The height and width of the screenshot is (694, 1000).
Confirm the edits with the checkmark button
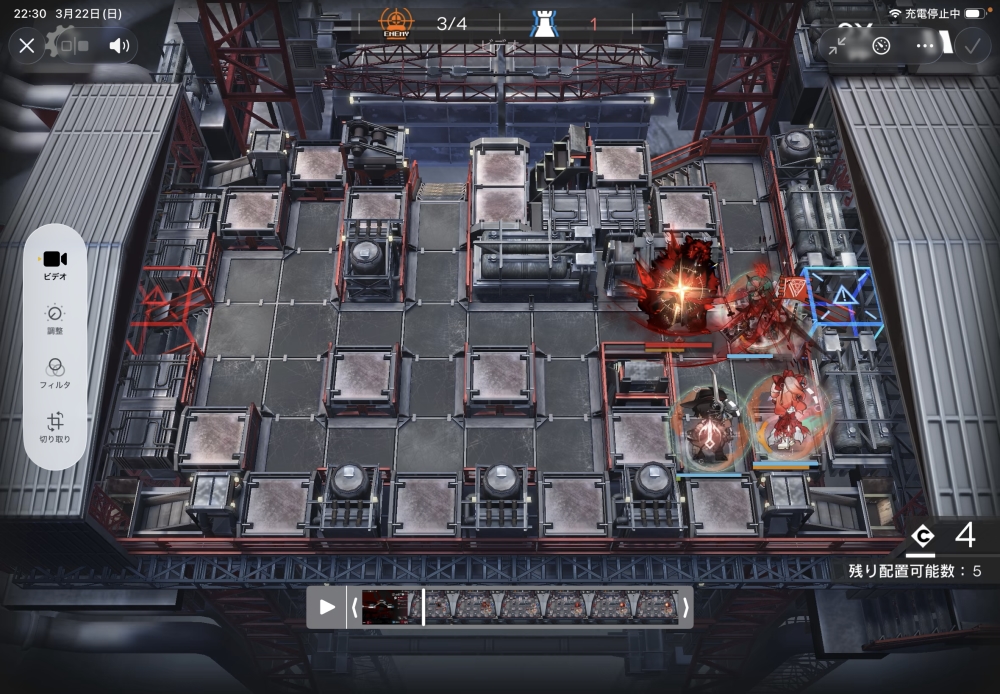coord(970,45)
